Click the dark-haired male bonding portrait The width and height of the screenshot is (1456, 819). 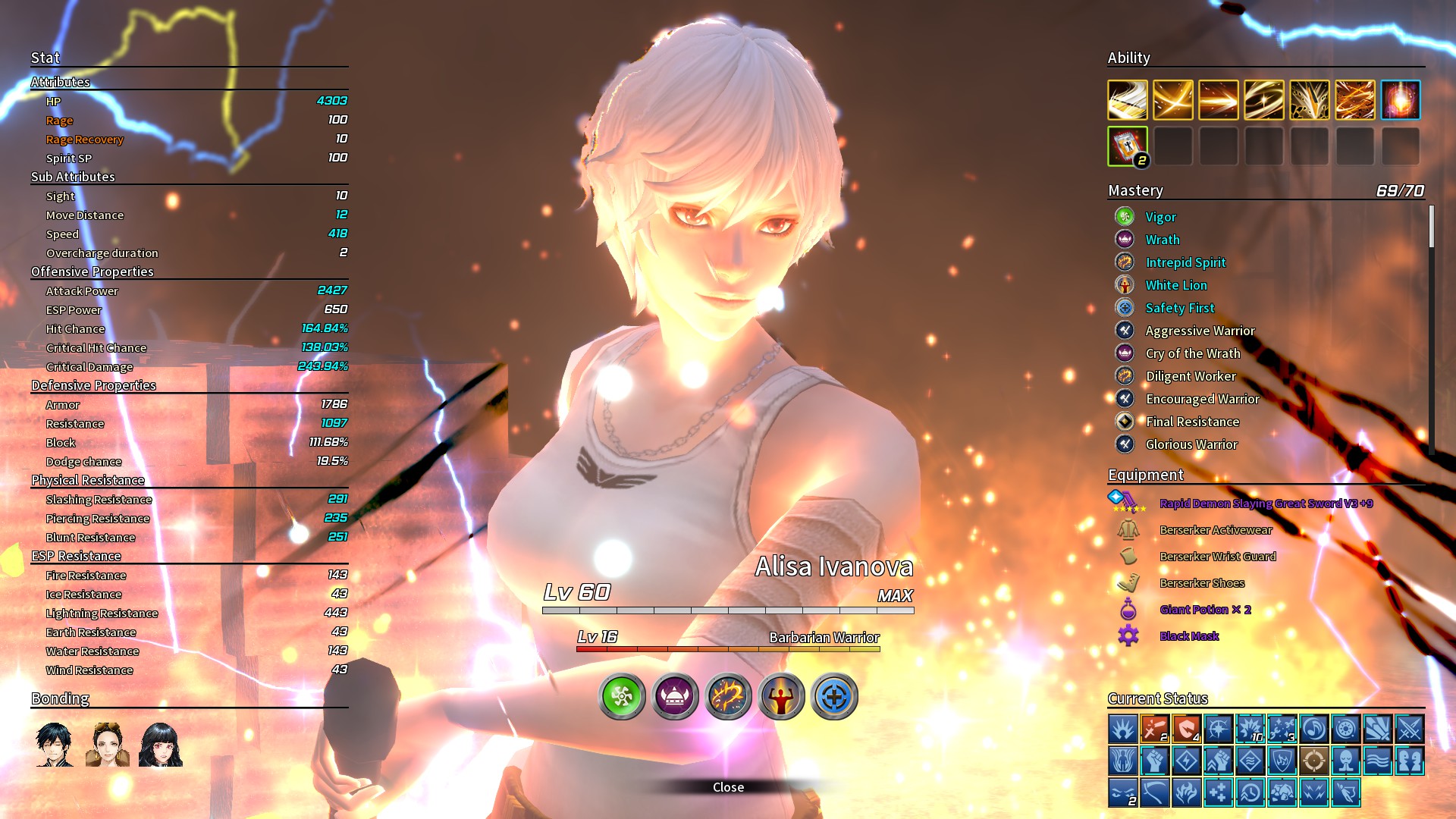(x=54, y=744)
